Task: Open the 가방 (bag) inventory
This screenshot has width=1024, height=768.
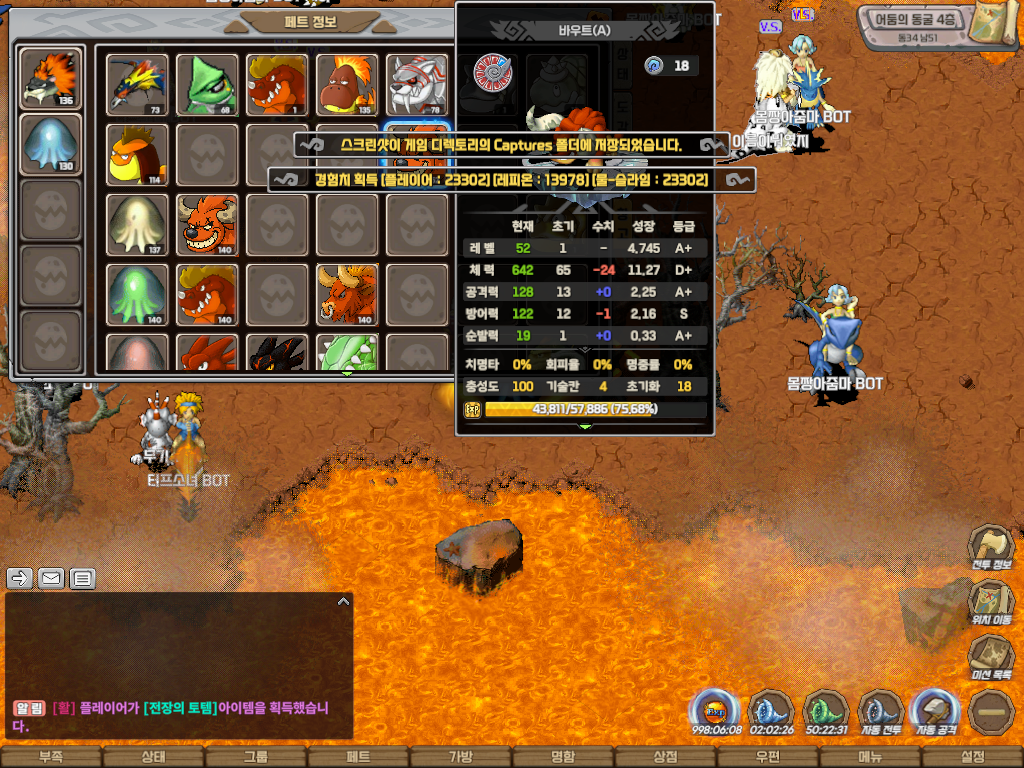Action: [460, 757]
